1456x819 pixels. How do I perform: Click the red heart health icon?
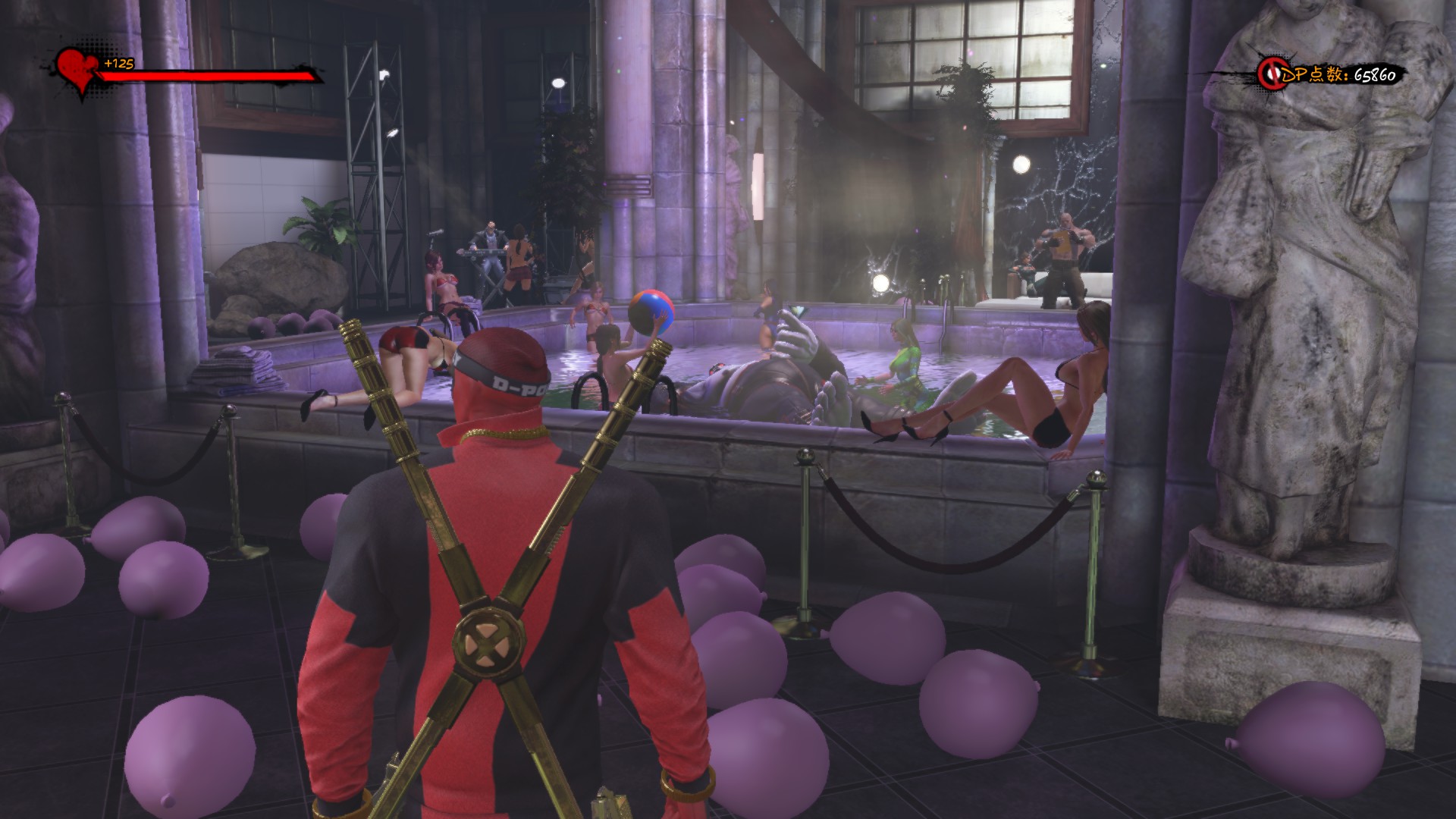76,68
